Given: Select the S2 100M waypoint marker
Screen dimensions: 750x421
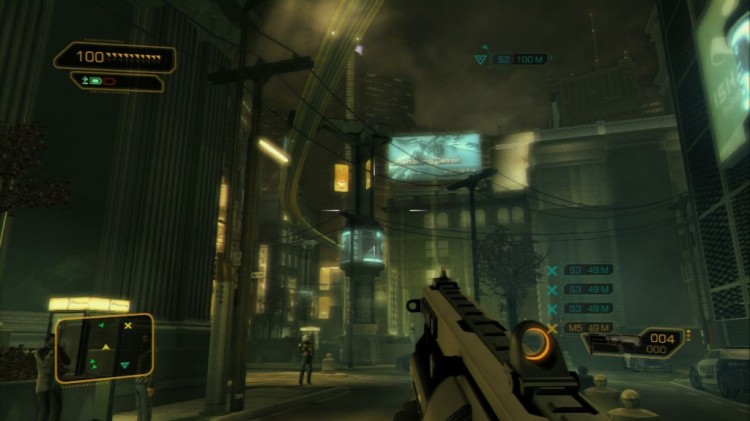Looking at the screenshot, I should pyautogui.click(x=511, y=59).
